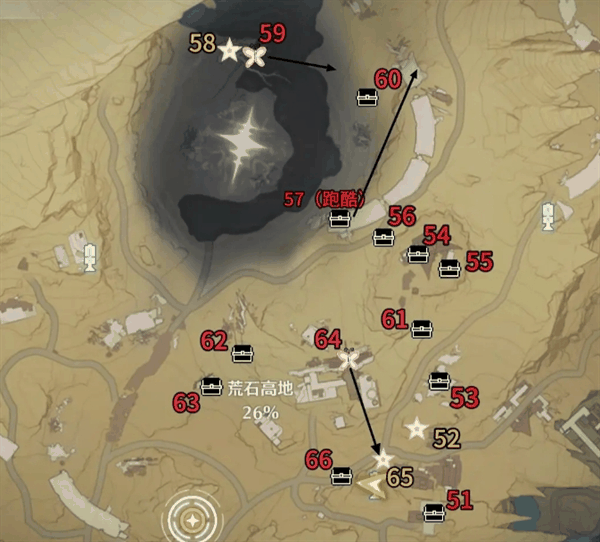Image resolution: width=600 pixels, height=542 pixels.
Task: Click the chest marker numbered 62
Action: 243,353
